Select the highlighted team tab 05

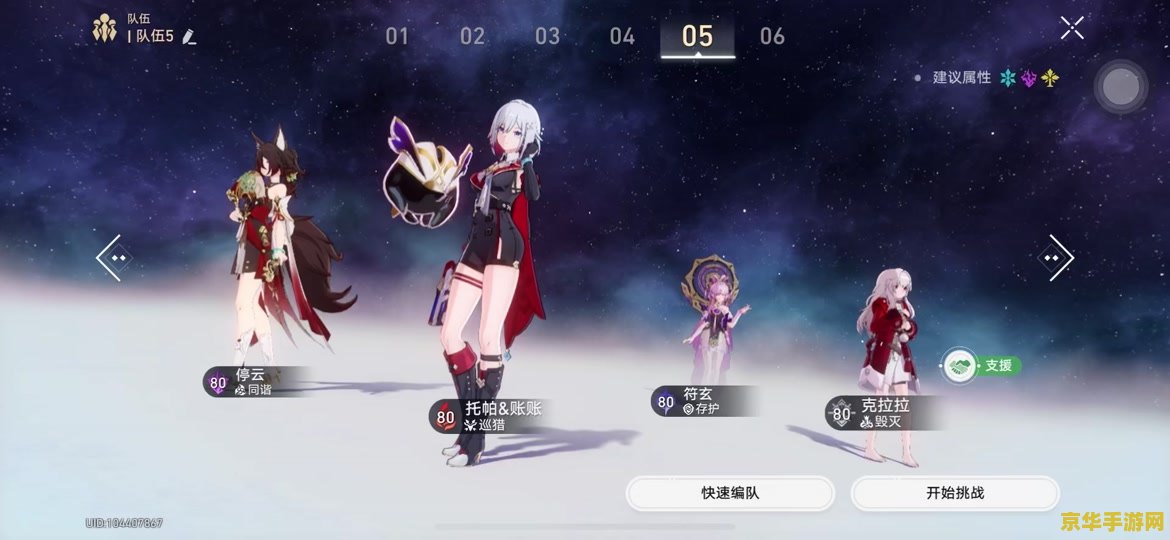(x=697, y=37)
